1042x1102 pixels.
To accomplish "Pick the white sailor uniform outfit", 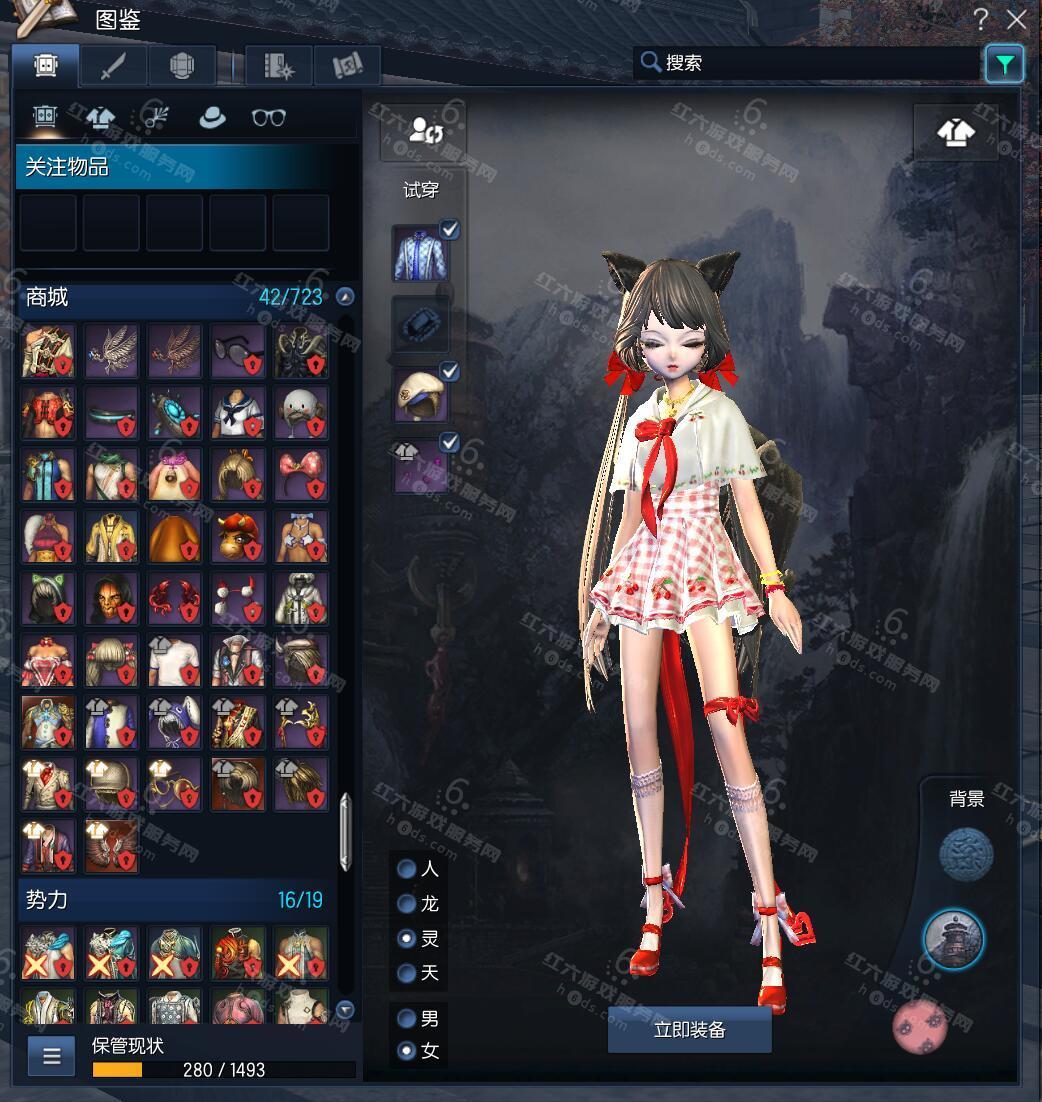I will [237, 413].
